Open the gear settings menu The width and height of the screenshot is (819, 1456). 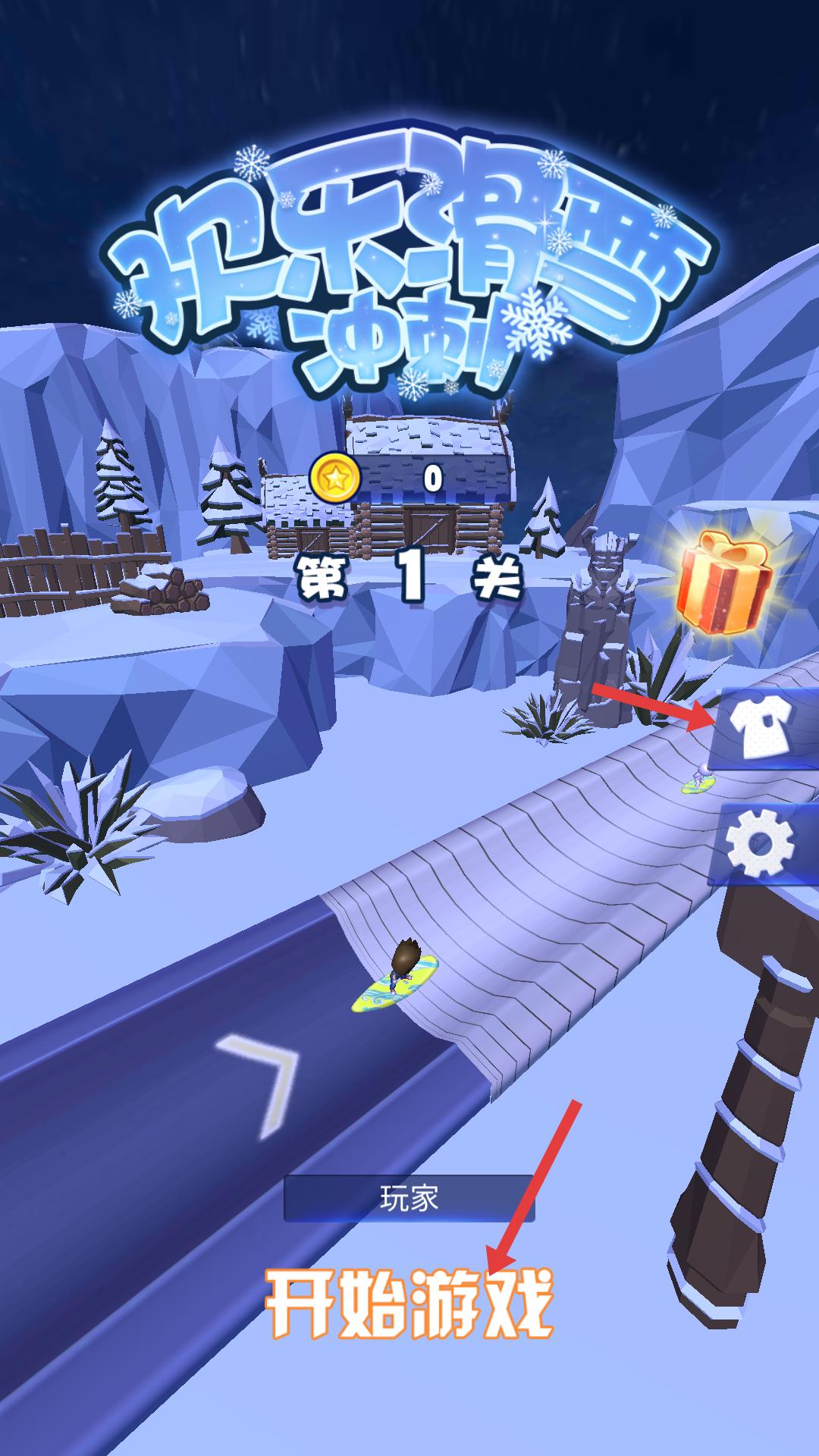[762, 843]
